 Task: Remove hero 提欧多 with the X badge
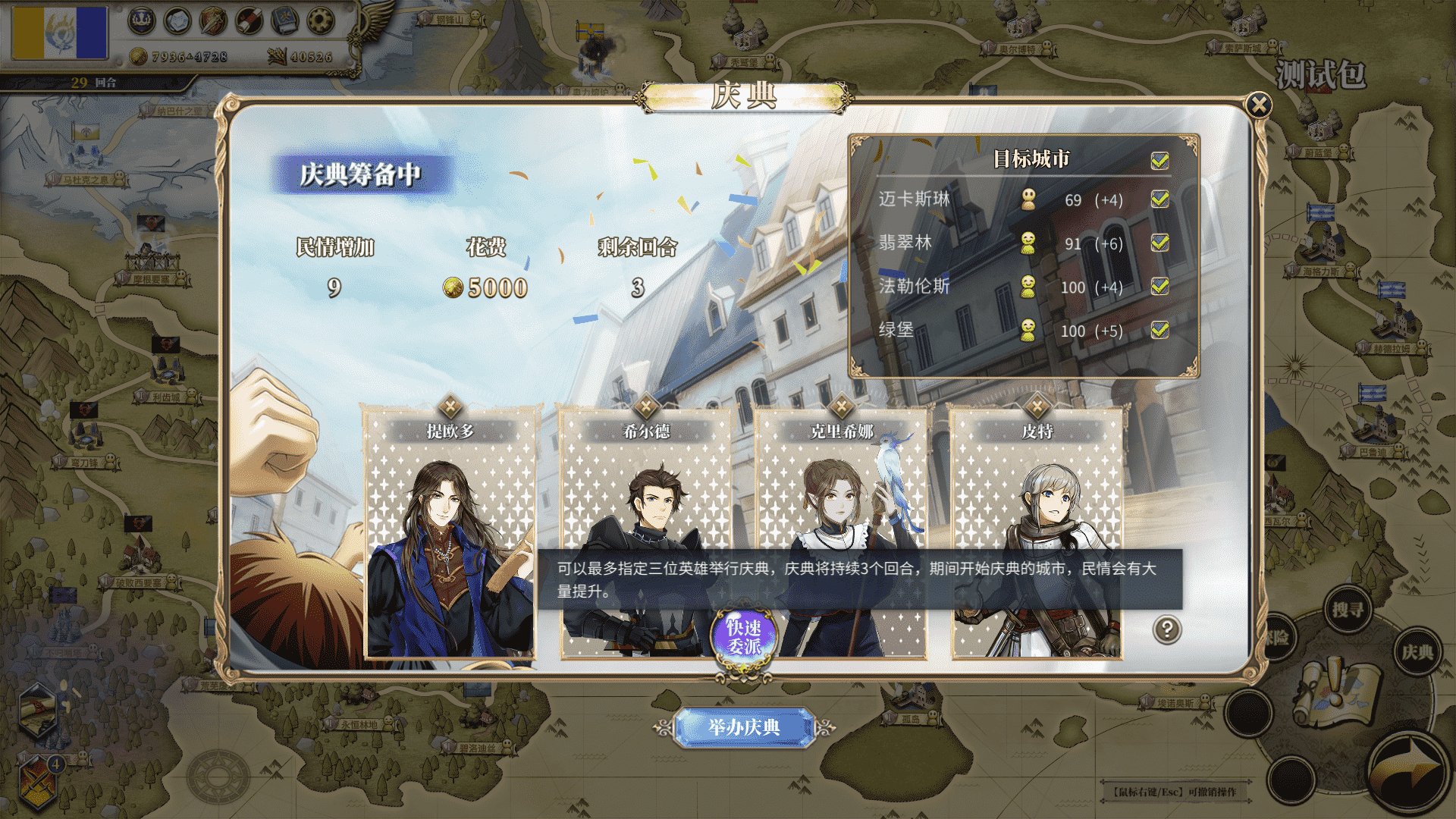tap(450, 406)
